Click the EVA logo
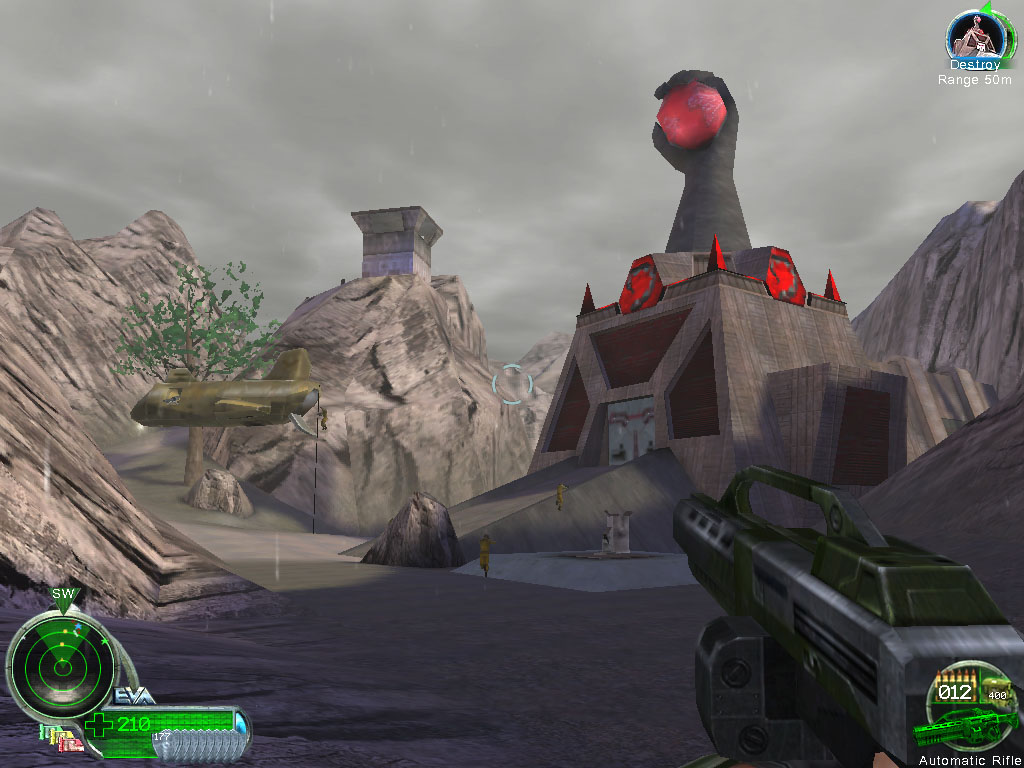Image resolution: width=1024 pixels, height=768 pixels. (x=134, y=696)
